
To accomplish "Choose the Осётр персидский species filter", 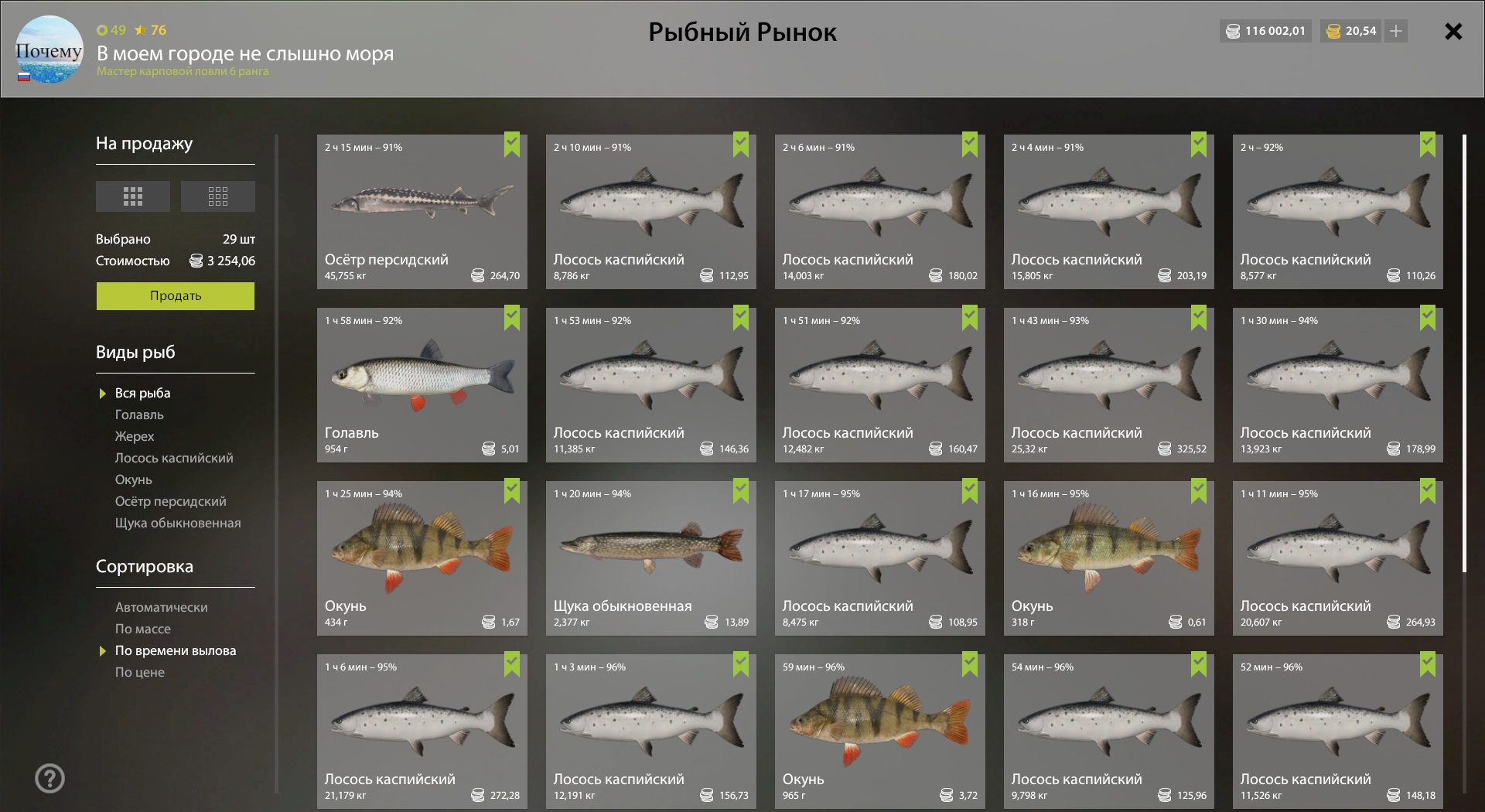I will (x=170, y=502).
